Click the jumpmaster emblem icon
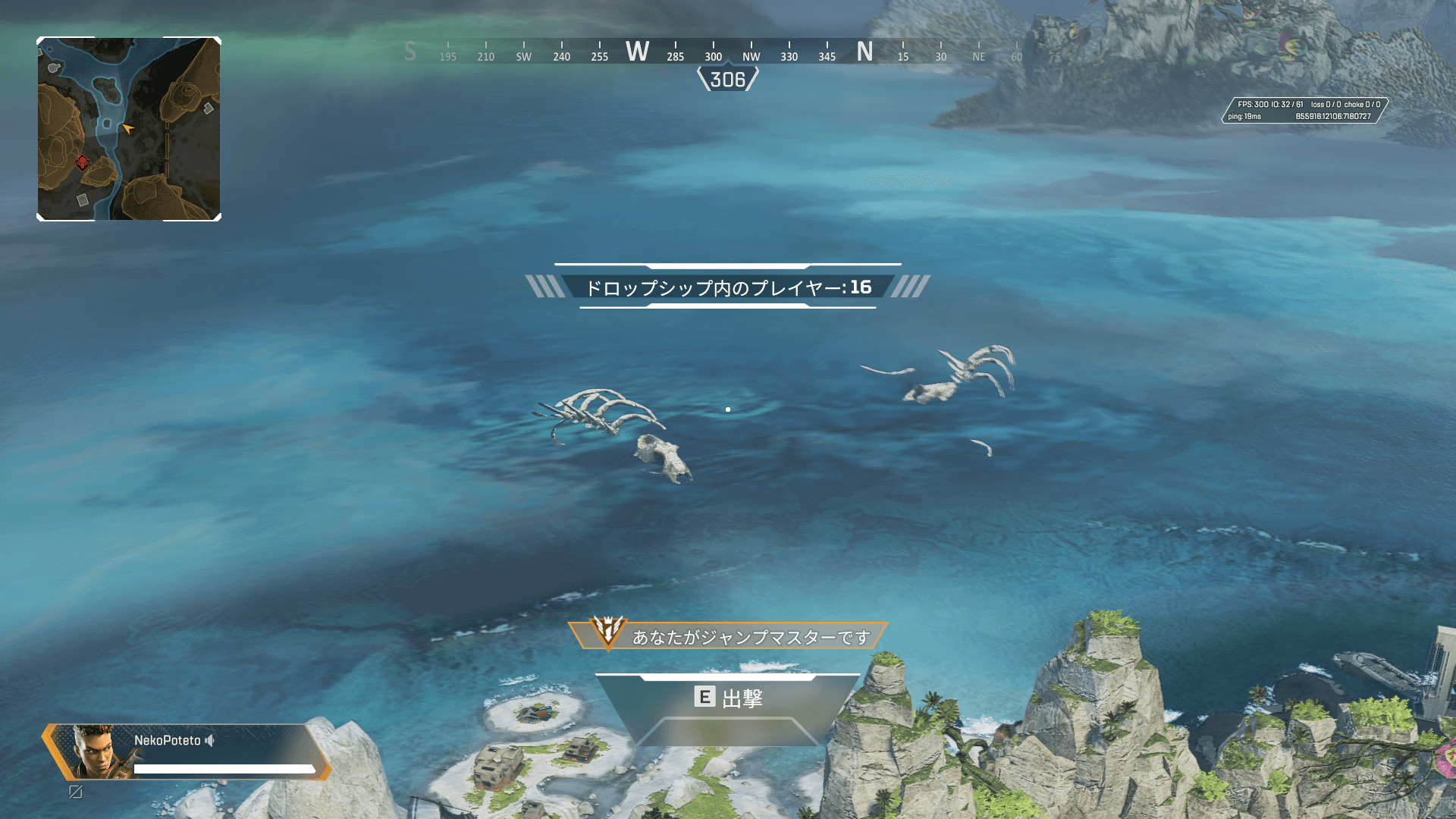The image size is (1456, 819). (x=607, y=631)
